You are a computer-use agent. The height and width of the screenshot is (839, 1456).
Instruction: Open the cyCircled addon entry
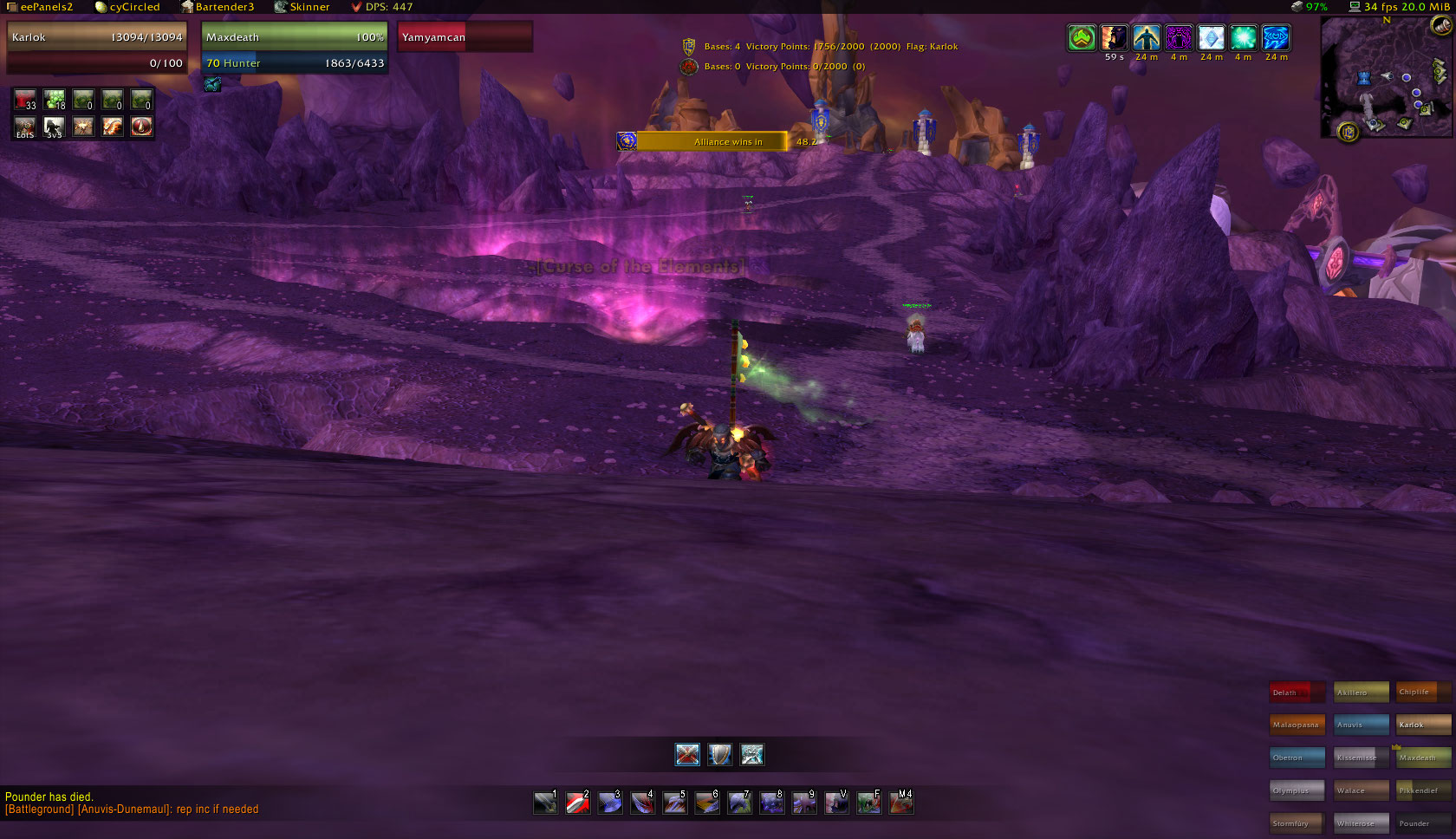pyautogui.click(x=128, y=7)
